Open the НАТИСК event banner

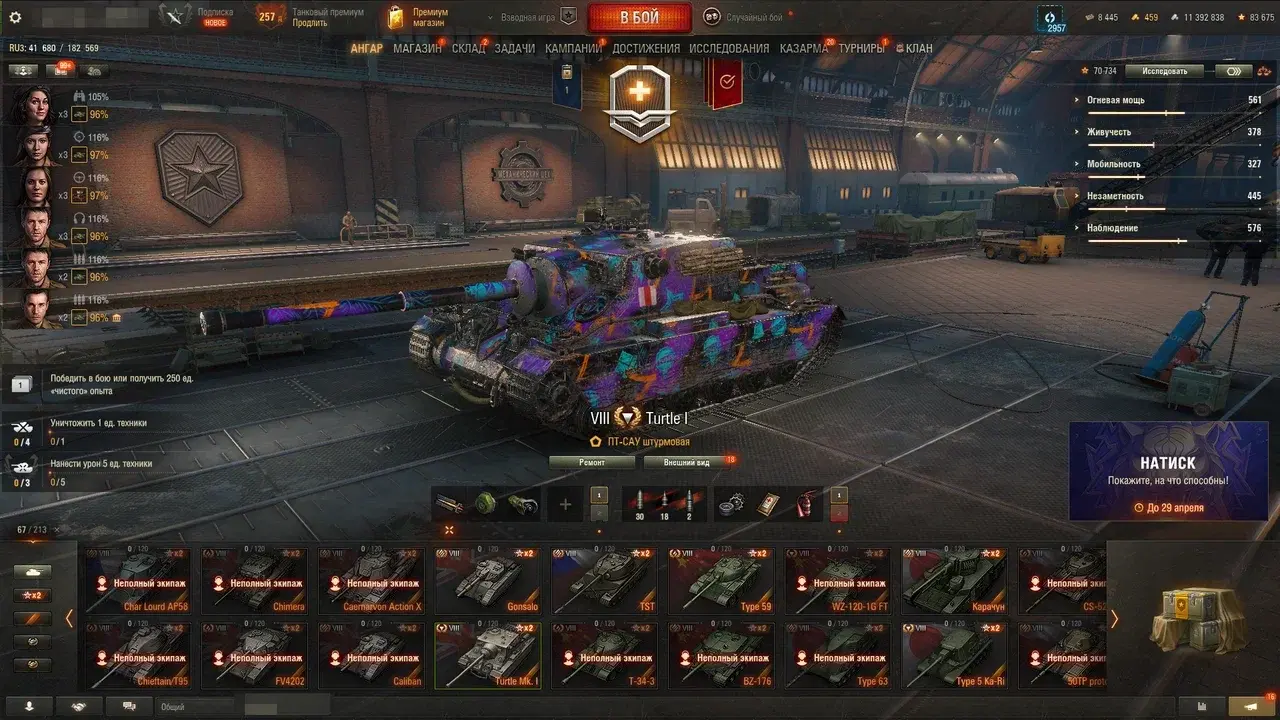(1168, 471)
